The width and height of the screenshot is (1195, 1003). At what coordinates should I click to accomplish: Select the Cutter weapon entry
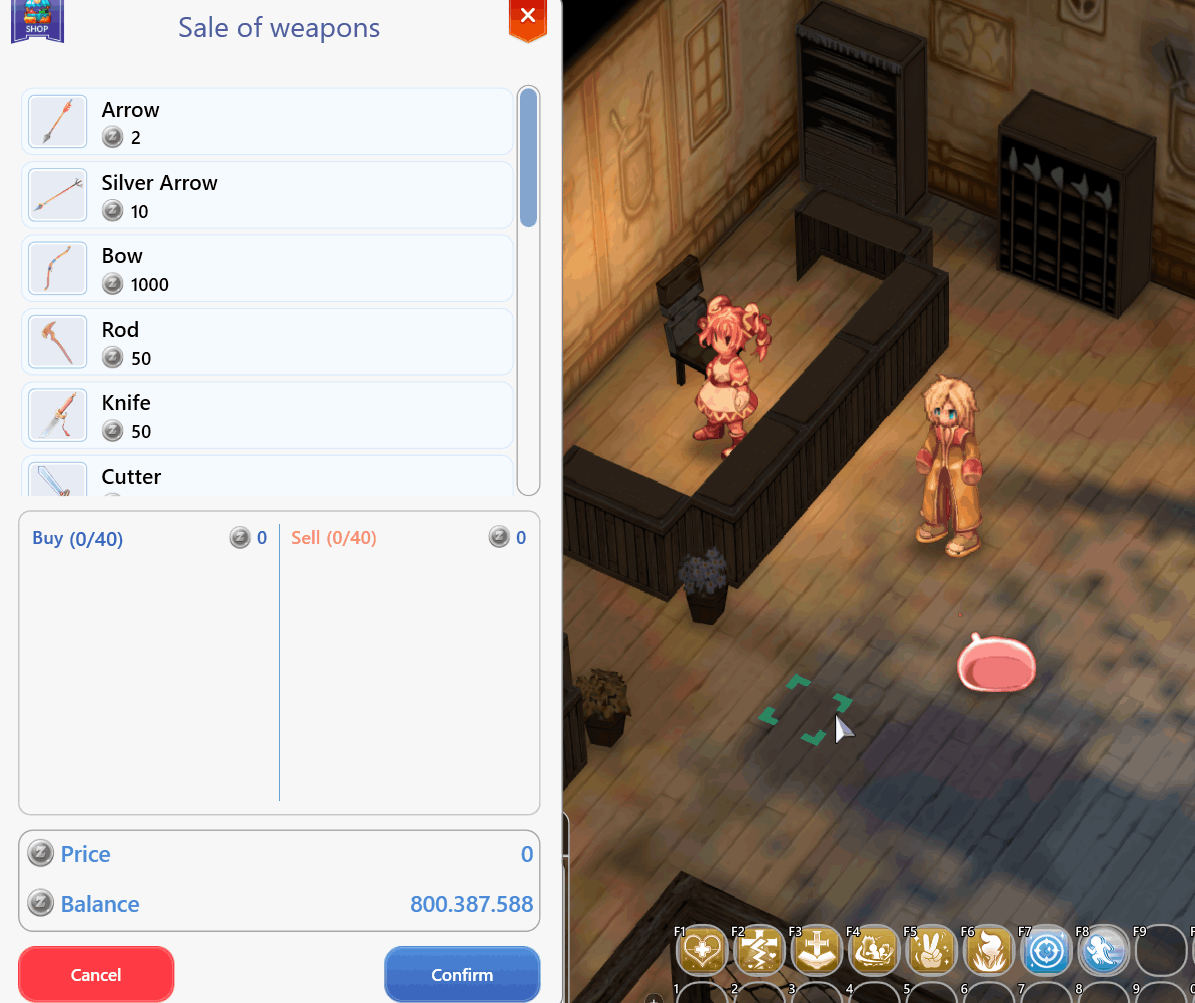(267, 478)
